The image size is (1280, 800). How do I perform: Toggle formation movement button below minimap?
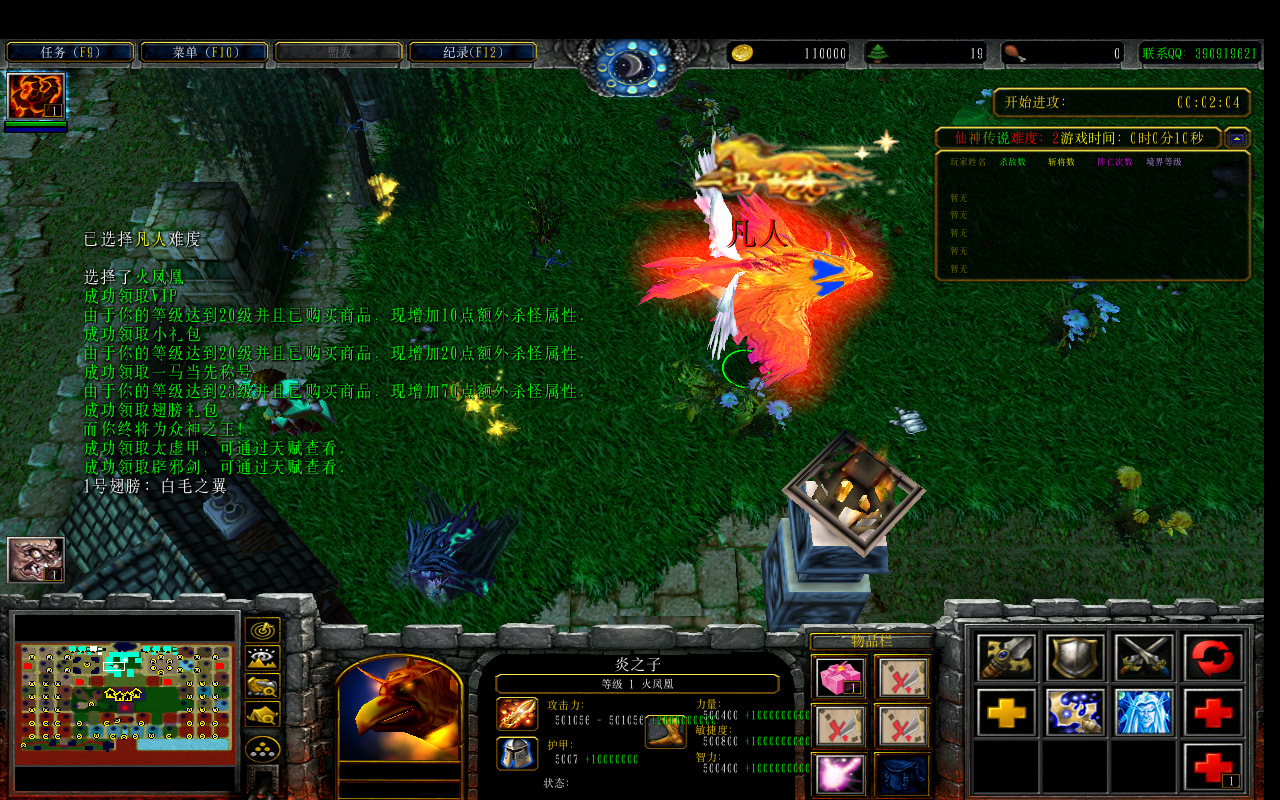coord(263,749)
